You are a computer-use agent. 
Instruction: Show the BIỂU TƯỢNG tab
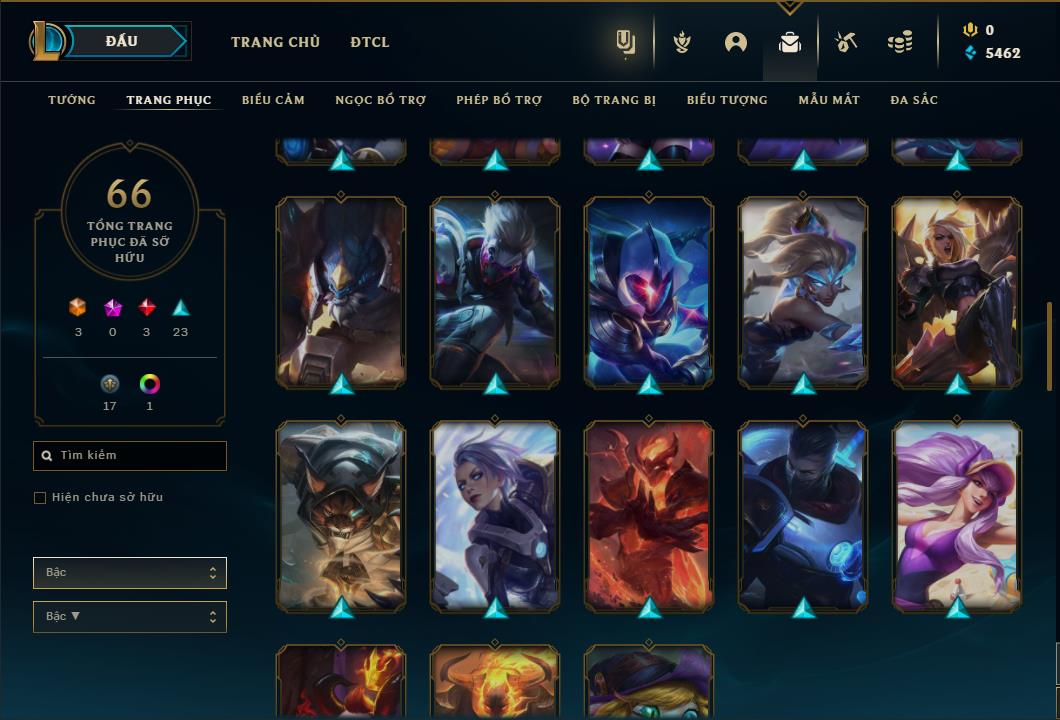tap(727, 100)
